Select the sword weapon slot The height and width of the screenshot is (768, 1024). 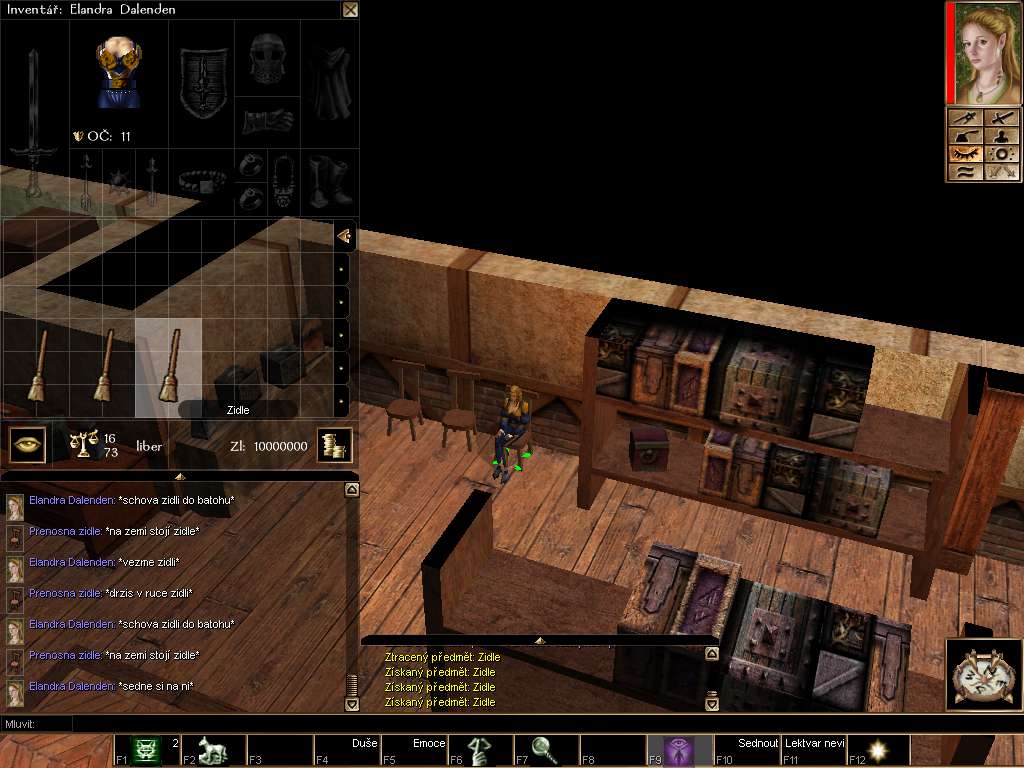[x=34, y=122]
